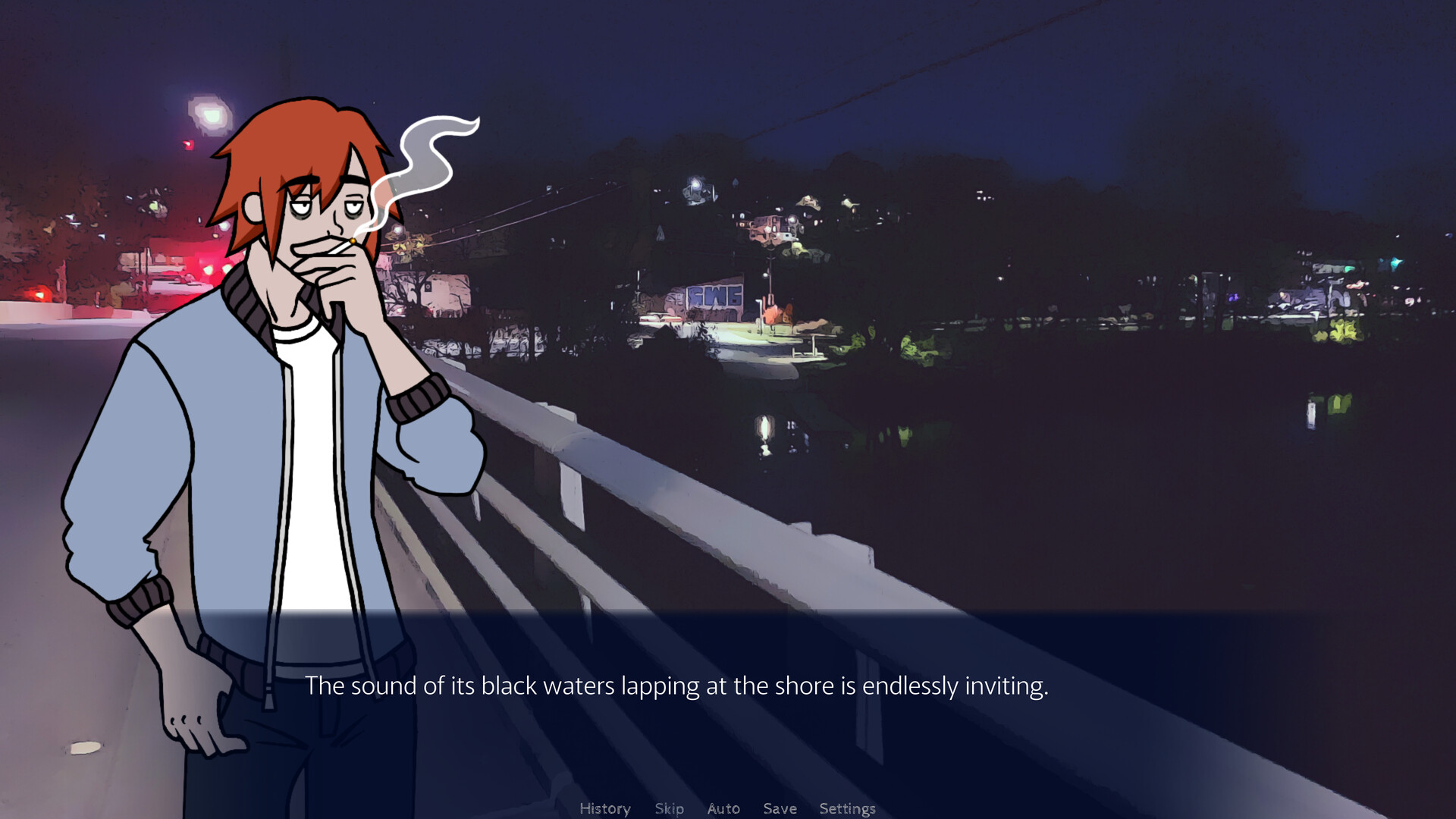Open the Settings menu
The width and height of the screenshot is (1456, 819).
pos(847,808)
